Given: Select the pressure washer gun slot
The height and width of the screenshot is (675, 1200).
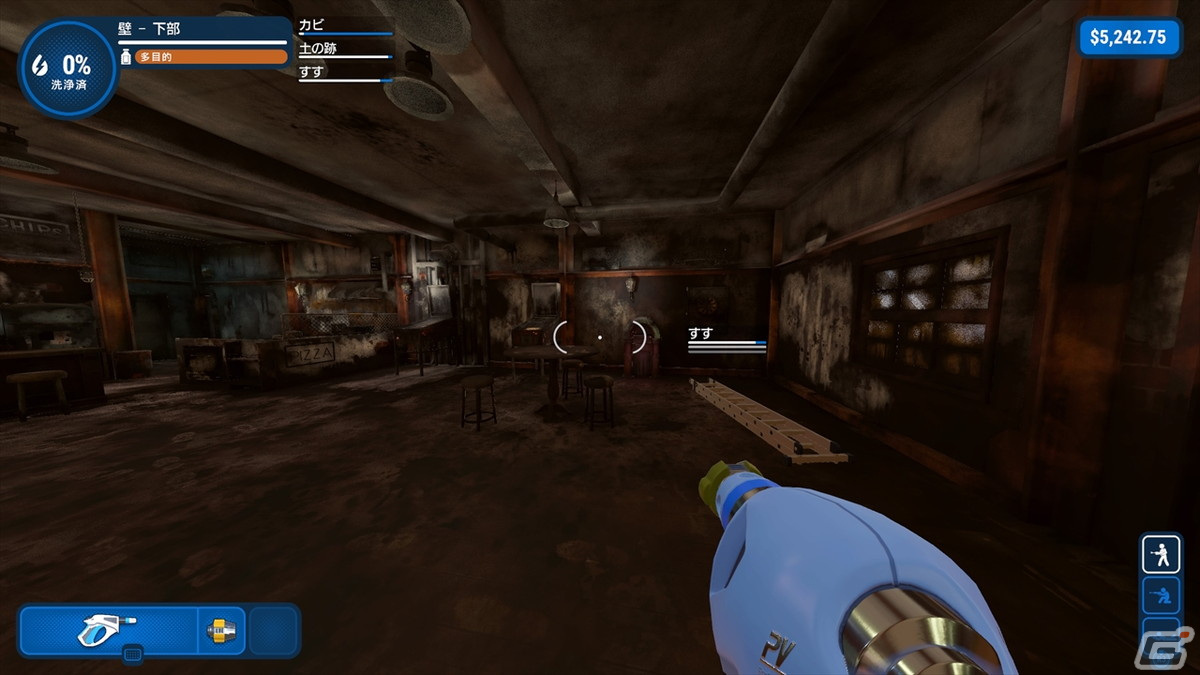Looking at the screenshot, I should coord(108,630).
